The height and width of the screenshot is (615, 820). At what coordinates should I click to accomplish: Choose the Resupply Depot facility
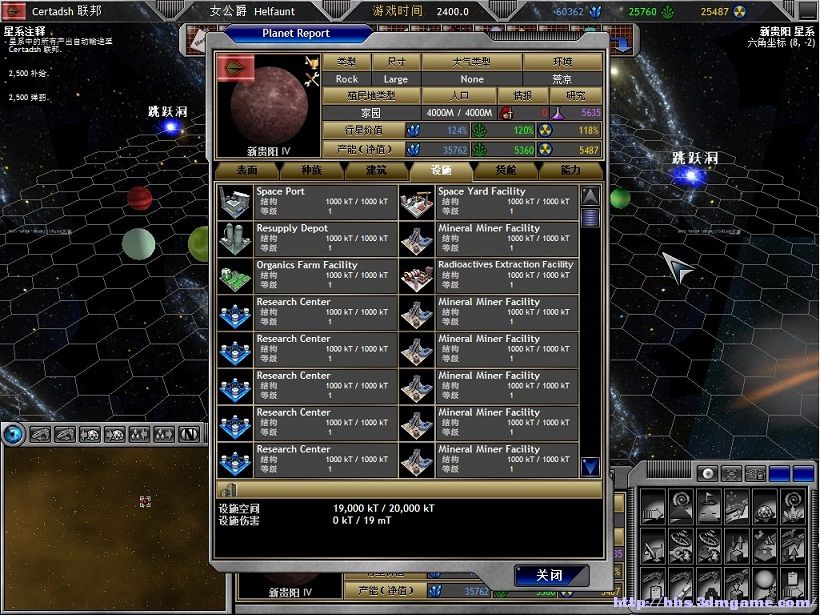pos(307,240)
